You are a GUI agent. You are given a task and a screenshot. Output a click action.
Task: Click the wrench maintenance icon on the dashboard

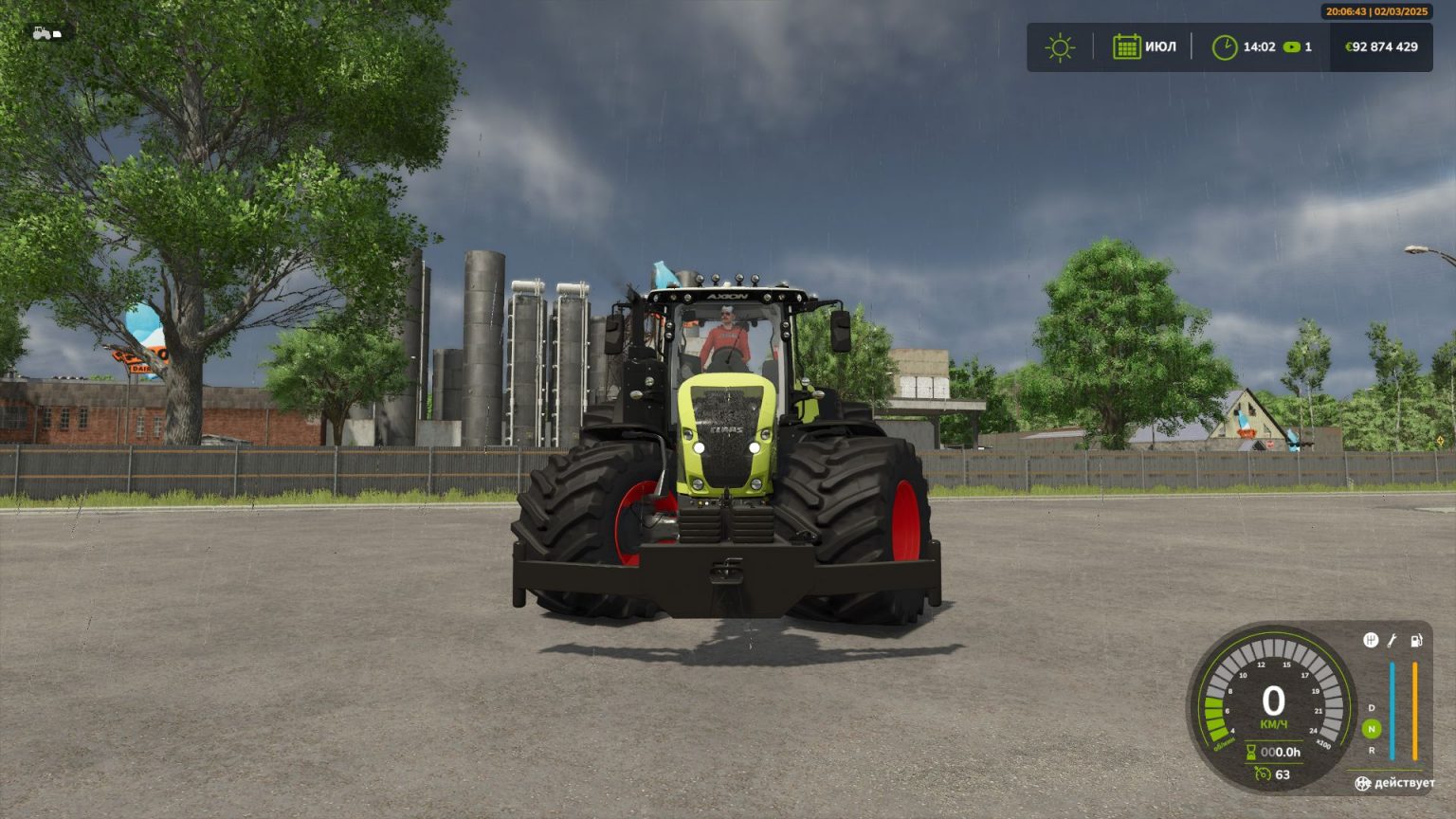pos(1392,641)
